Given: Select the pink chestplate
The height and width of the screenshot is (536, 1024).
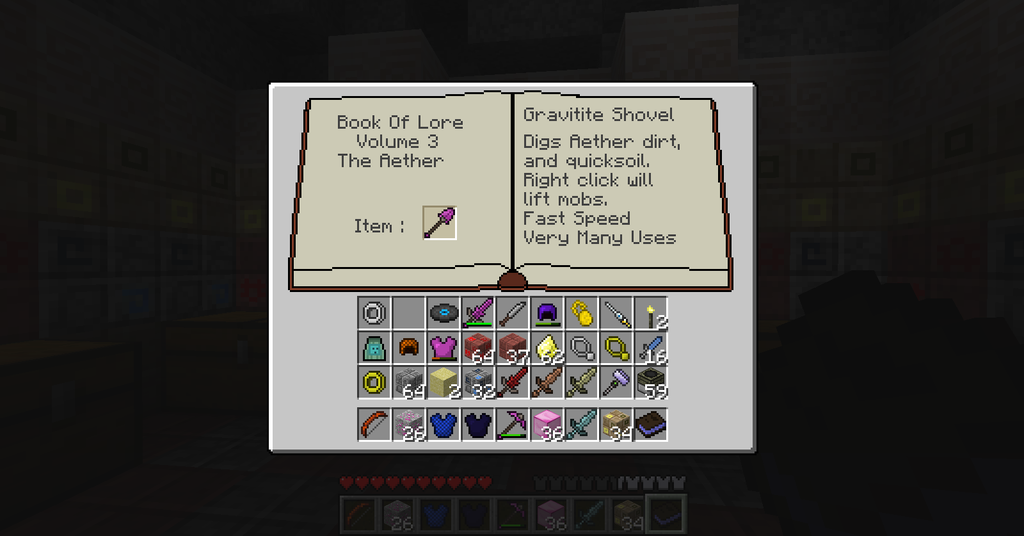Looking at the screenshot, I should click(443, 348).
